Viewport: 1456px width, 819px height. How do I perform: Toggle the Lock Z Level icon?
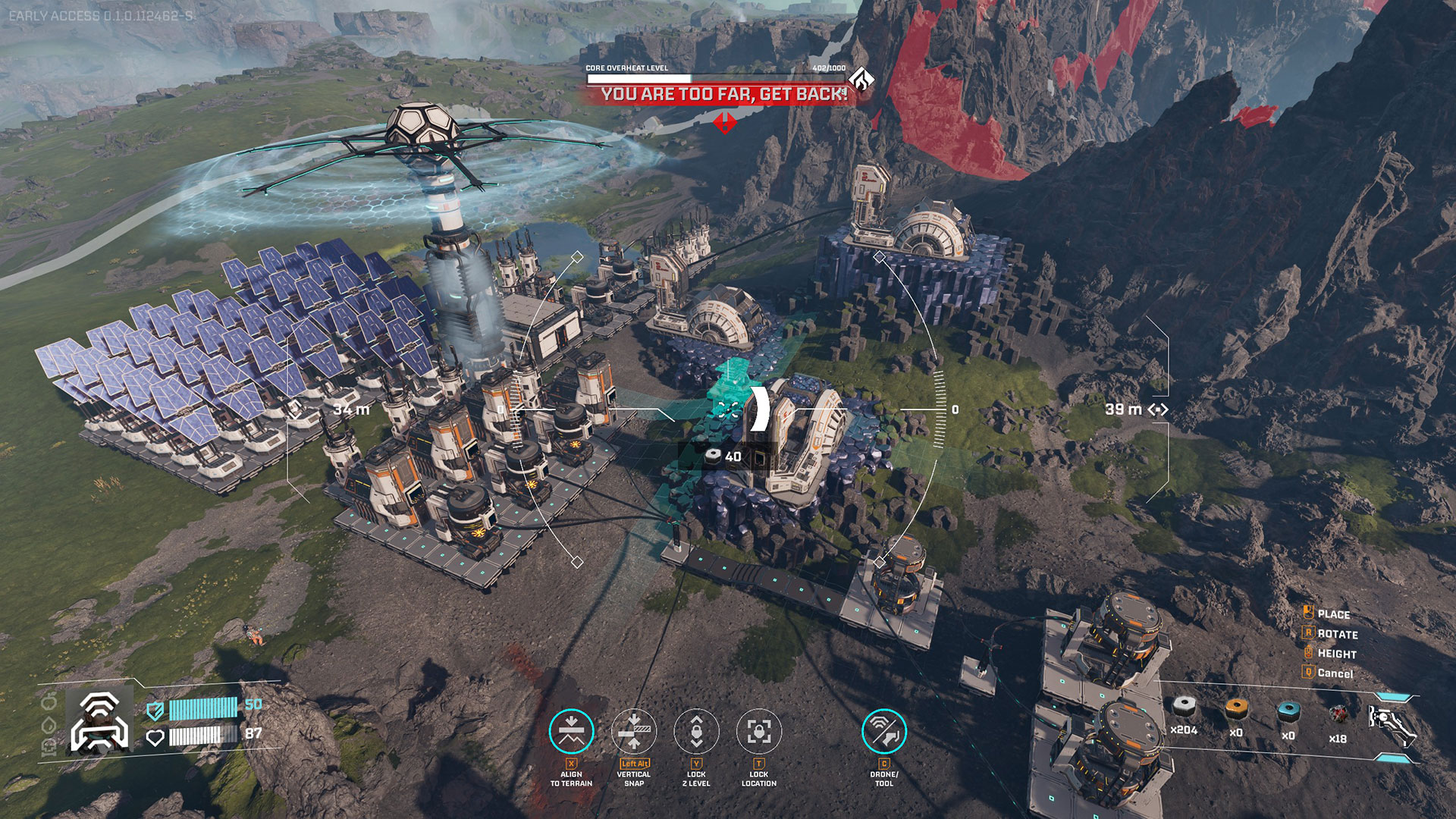696,731
